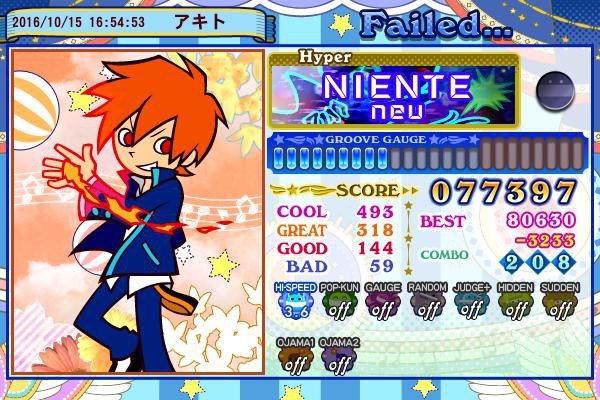Select the HI-SPEED 3.6 option icon
This screenshot has height=400, width=600.
pyautogui.click(x=294, y=304)
